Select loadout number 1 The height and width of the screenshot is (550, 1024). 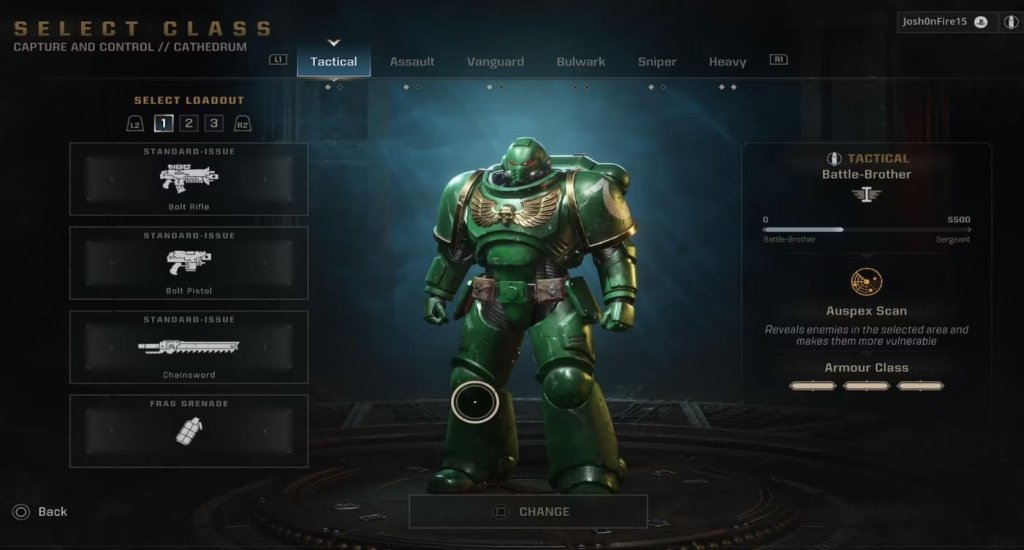pyautogui.click(x=163, y=124)
